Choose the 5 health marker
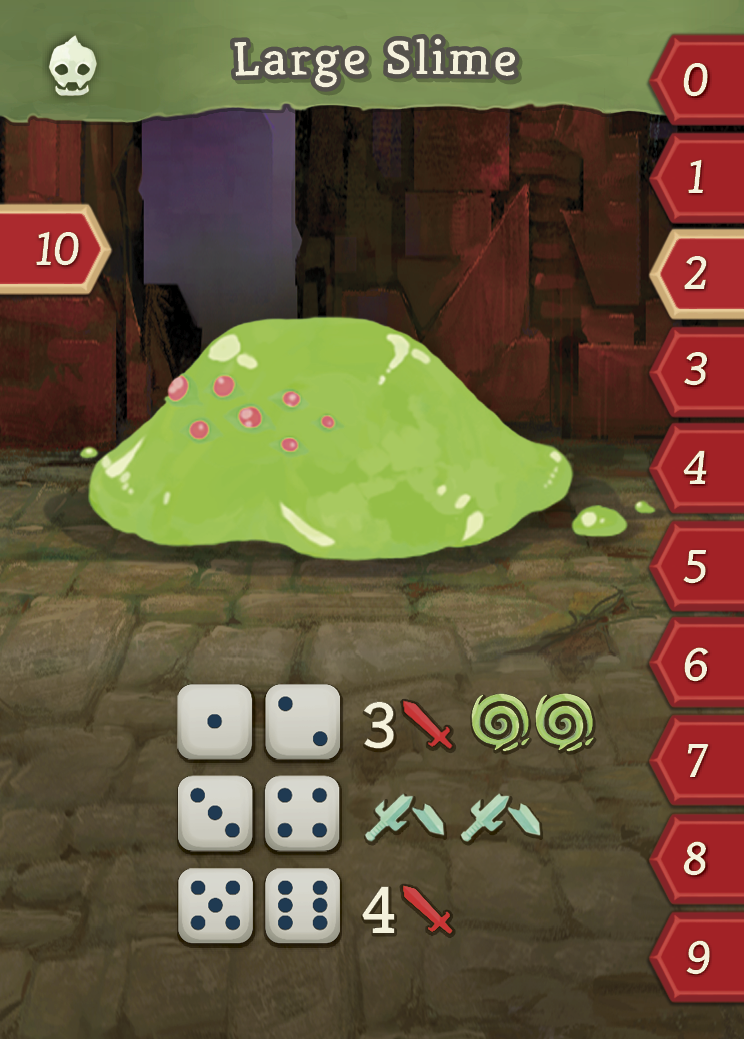 (697, 566)
